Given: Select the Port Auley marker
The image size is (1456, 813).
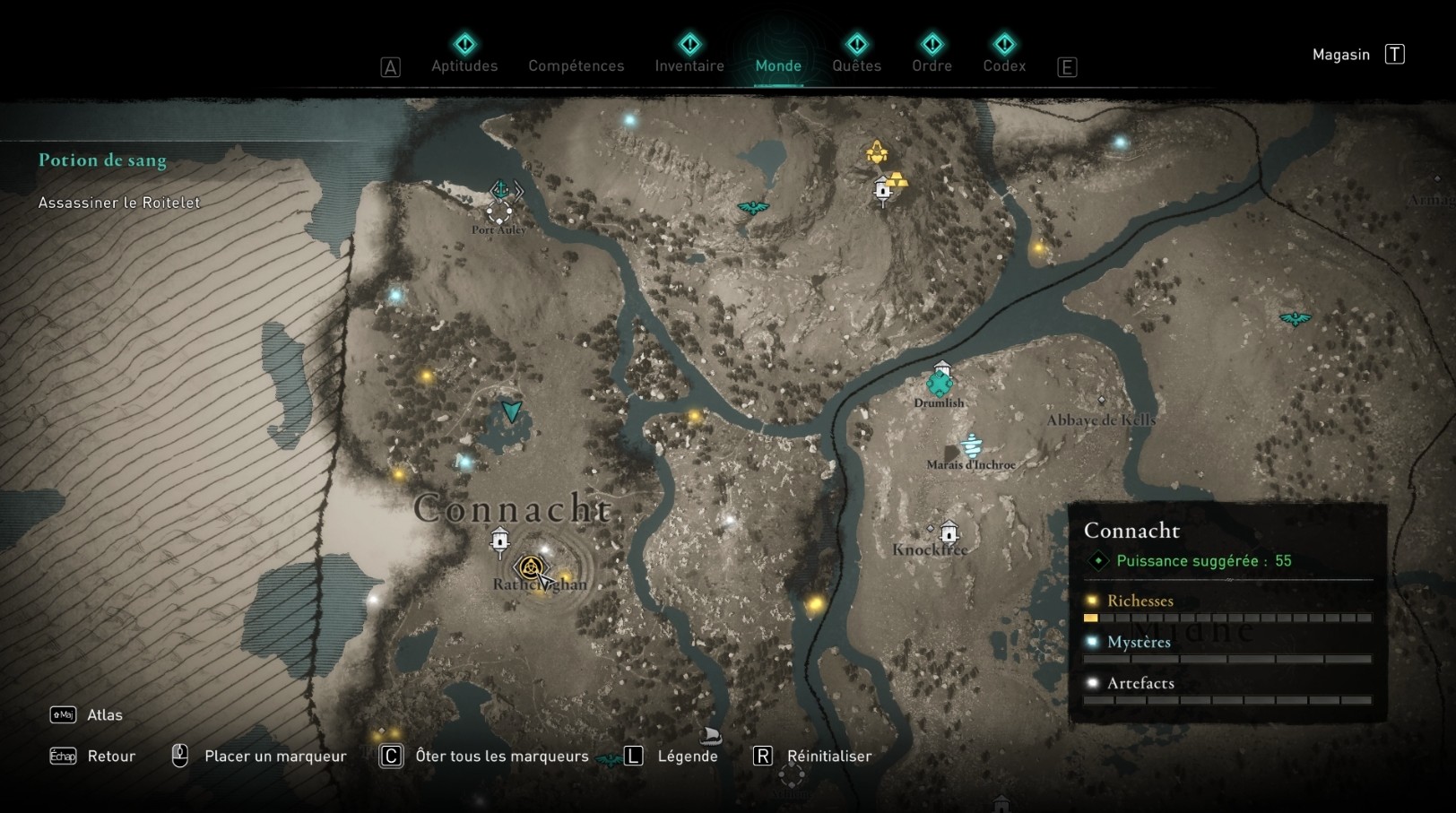Looking at the screenshot, I should point(499,212).
